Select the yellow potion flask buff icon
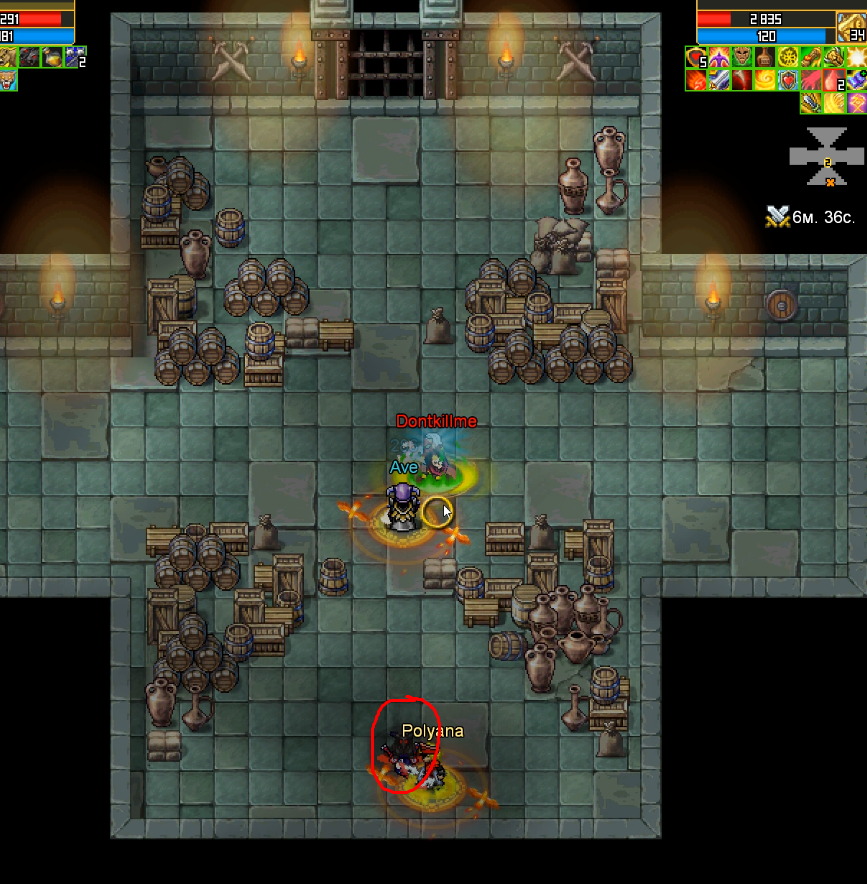 (x=52, y=57)
